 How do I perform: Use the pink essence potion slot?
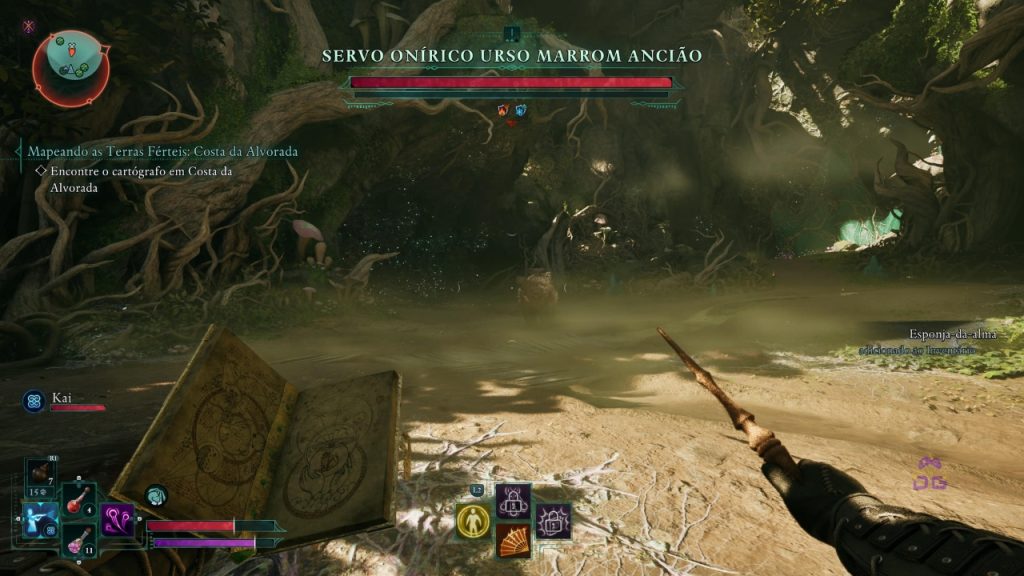79,541
